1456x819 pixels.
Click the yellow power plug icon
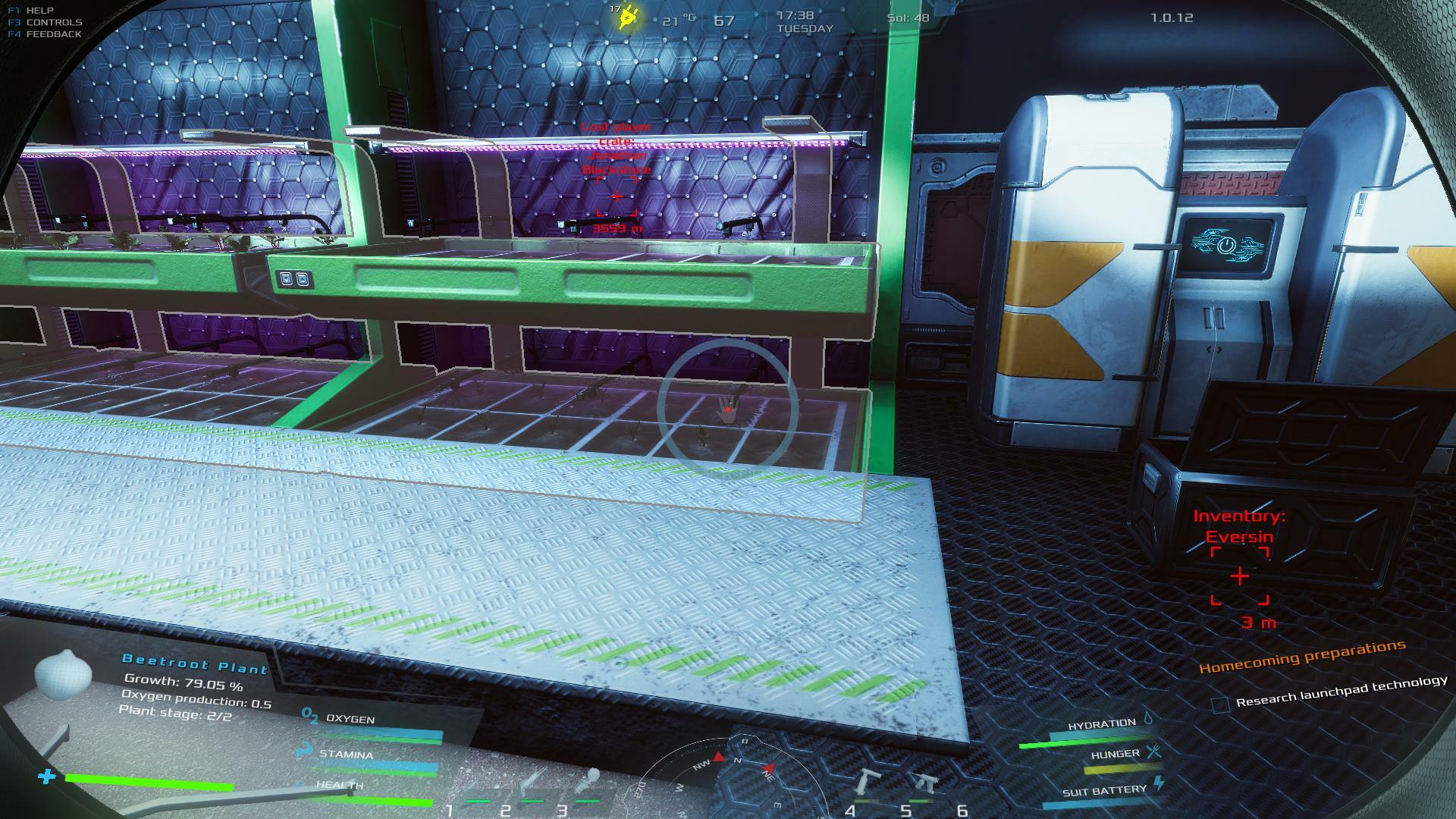(629, 17)
